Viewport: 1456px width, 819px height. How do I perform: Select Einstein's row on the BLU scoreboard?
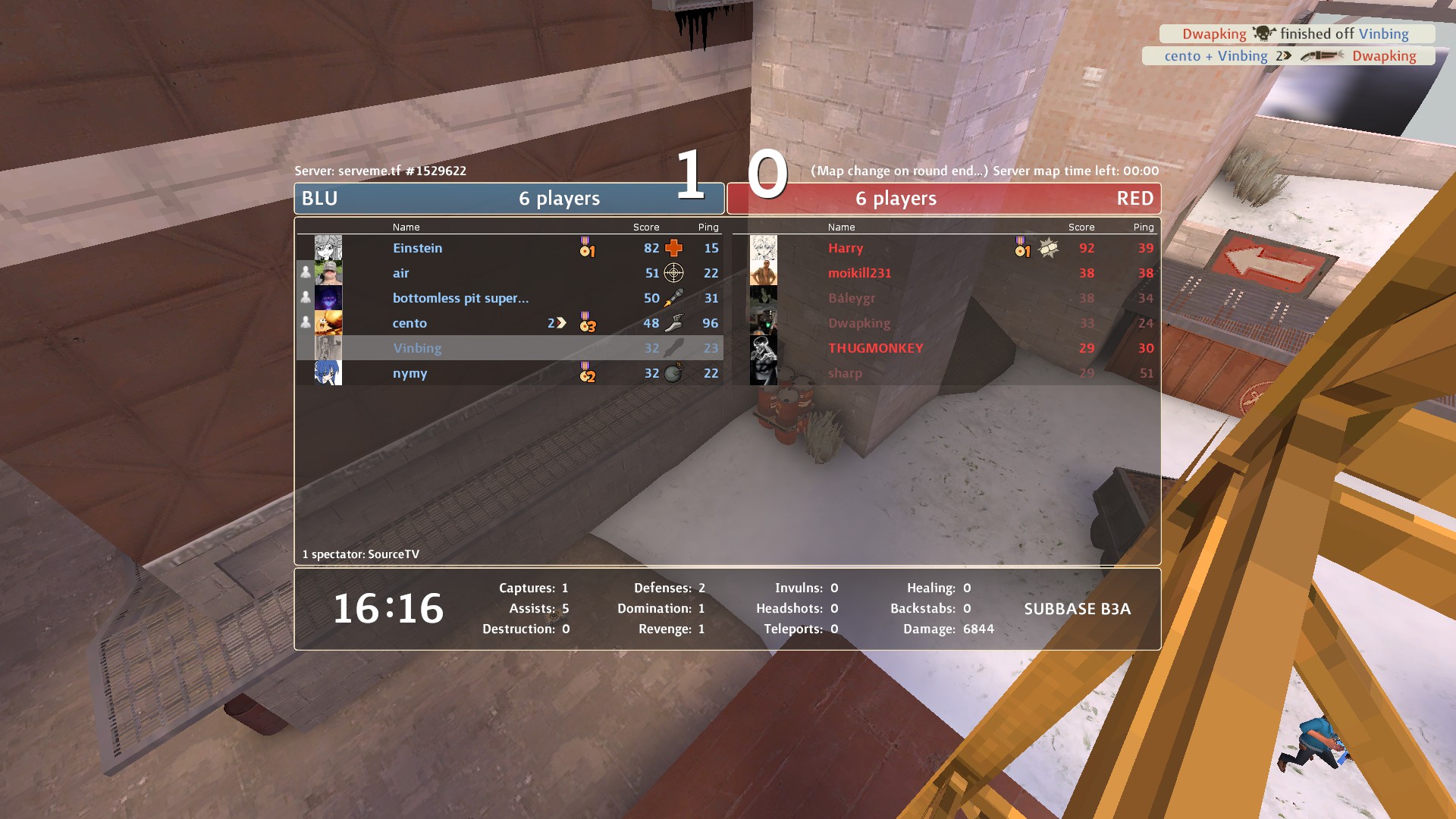click(508, 248)
